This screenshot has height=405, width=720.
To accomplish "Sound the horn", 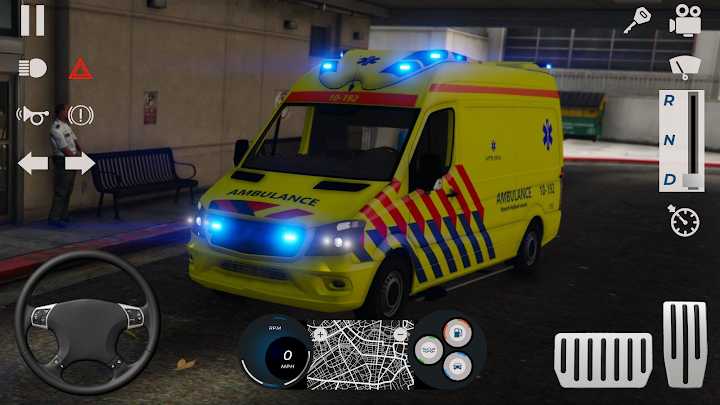I will click(x=32, y=115).
